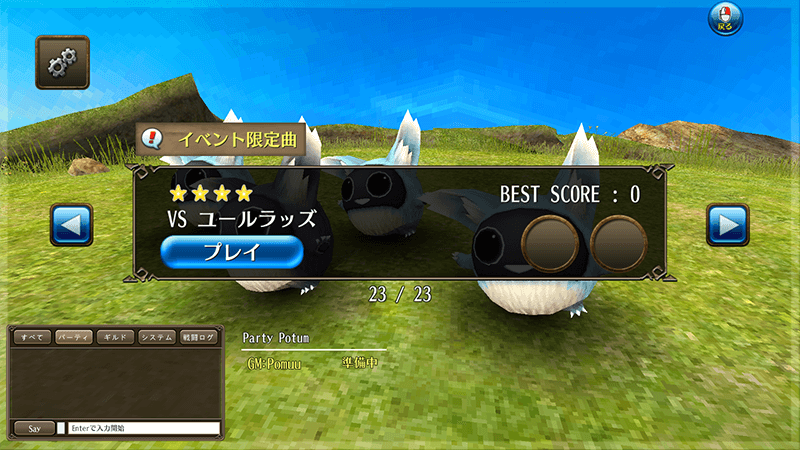
Task: Select the パーティ chat tab
Action: 74,338
